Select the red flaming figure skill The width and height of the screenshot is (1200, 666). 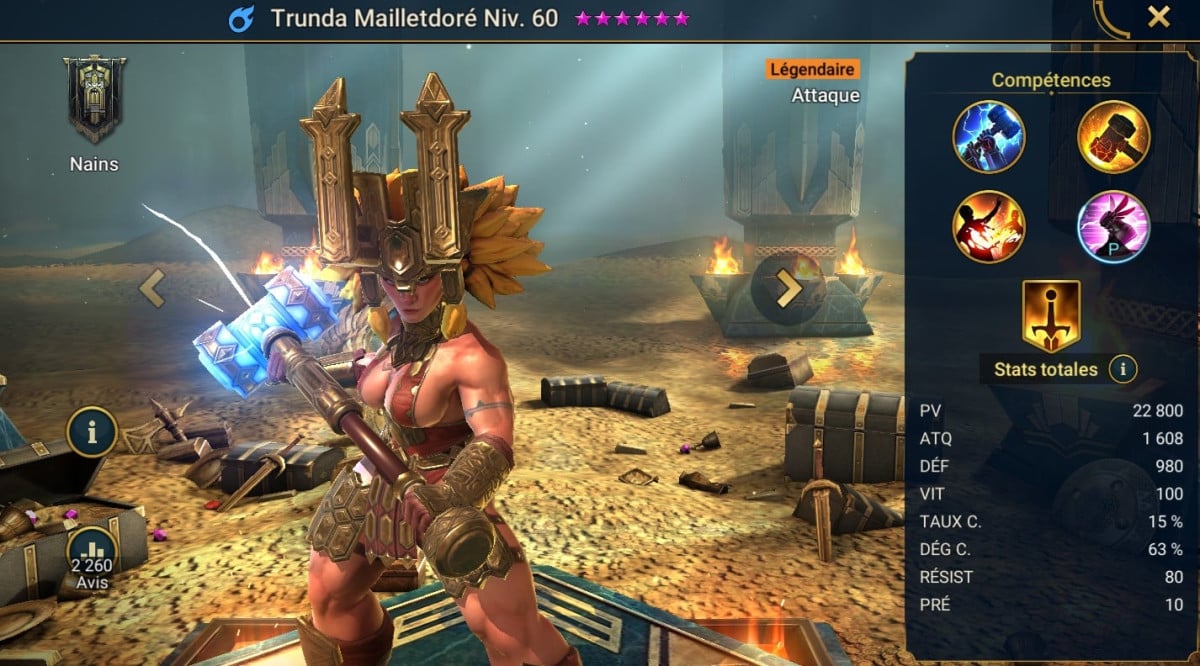[989, 226]
